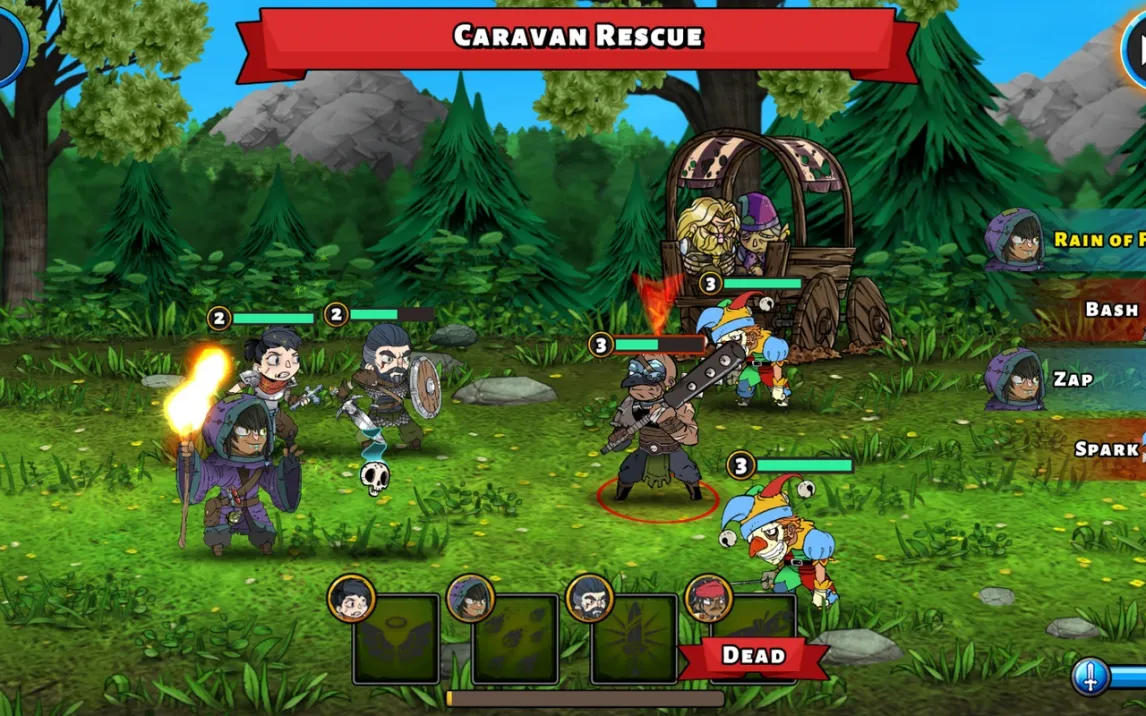Choose the falling fireballs ability card
The height and width of the screenshot is (716, 1146).
pyautogui.click(x=515, y=640)
